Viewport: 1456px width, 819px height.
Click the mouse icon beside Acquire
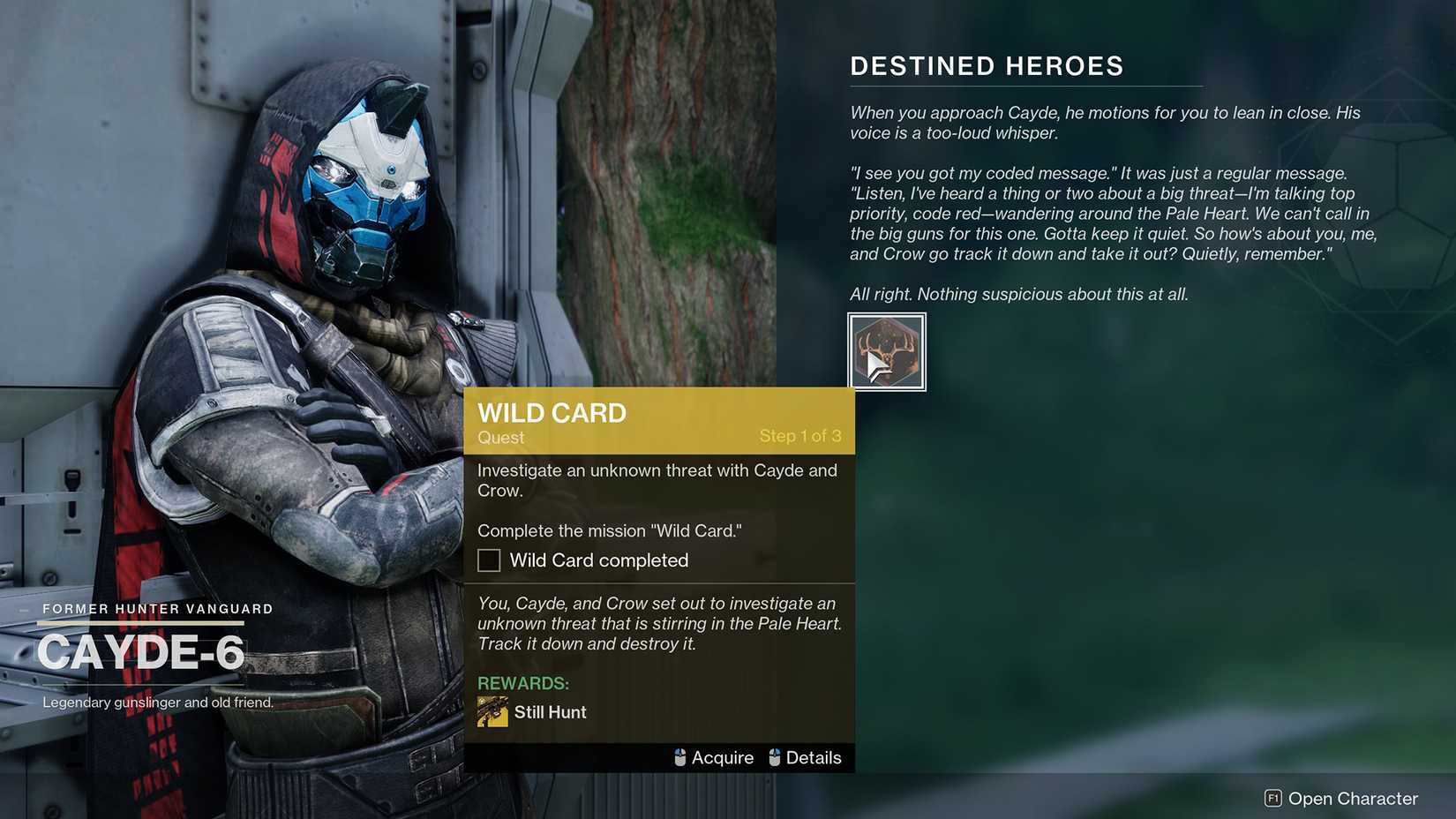coord(679,757)
